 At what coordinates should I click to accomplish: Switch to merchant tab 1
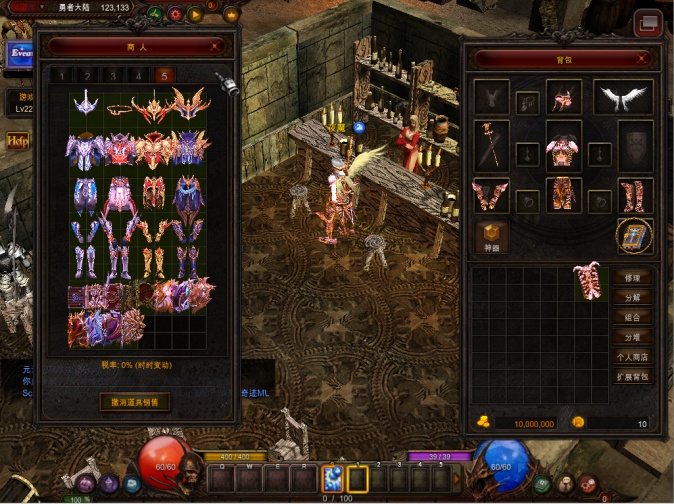pyautogui.click(x=60, y=75)
